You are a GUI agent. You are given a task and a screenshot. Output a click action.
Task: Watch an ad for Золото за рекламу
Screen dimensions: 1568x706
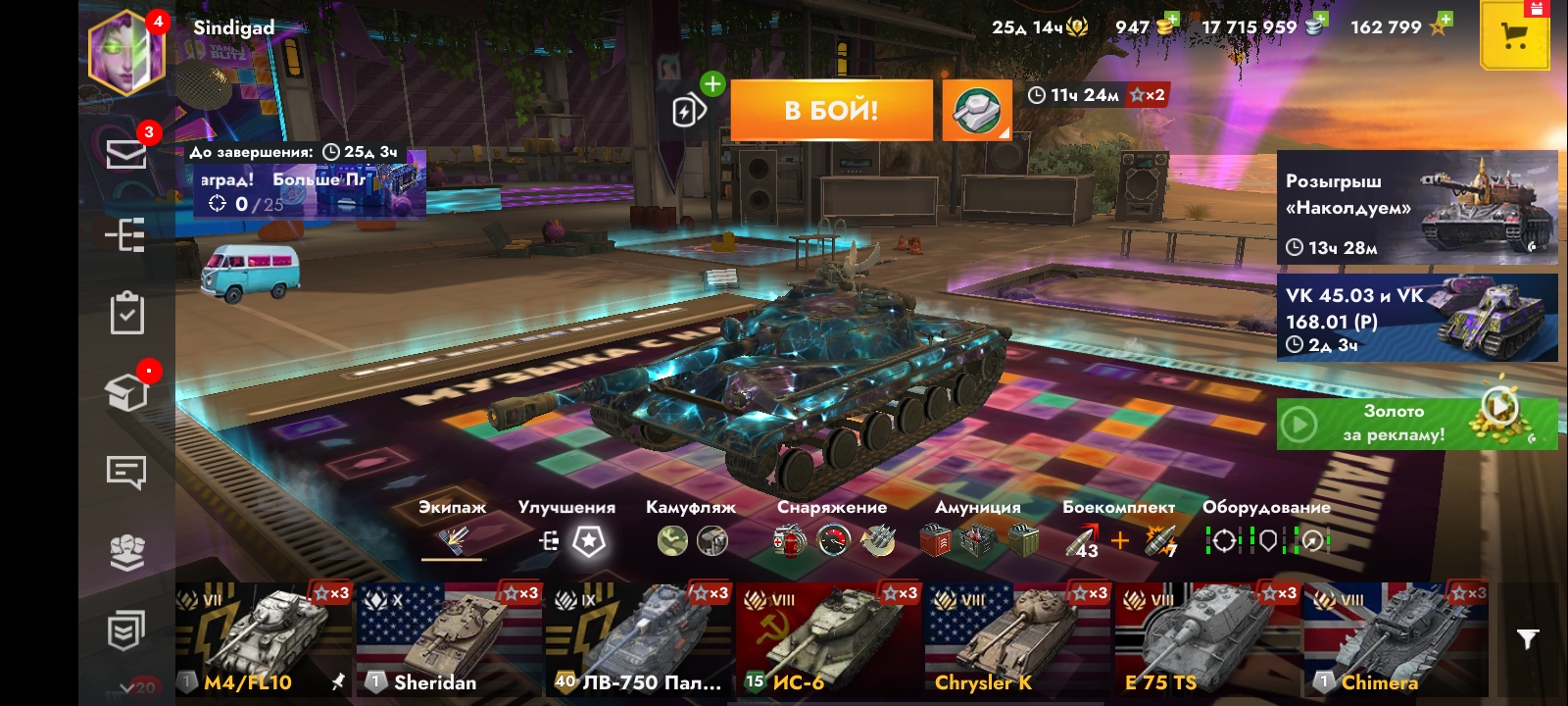pyautogui.click(x=1416, y=424)
